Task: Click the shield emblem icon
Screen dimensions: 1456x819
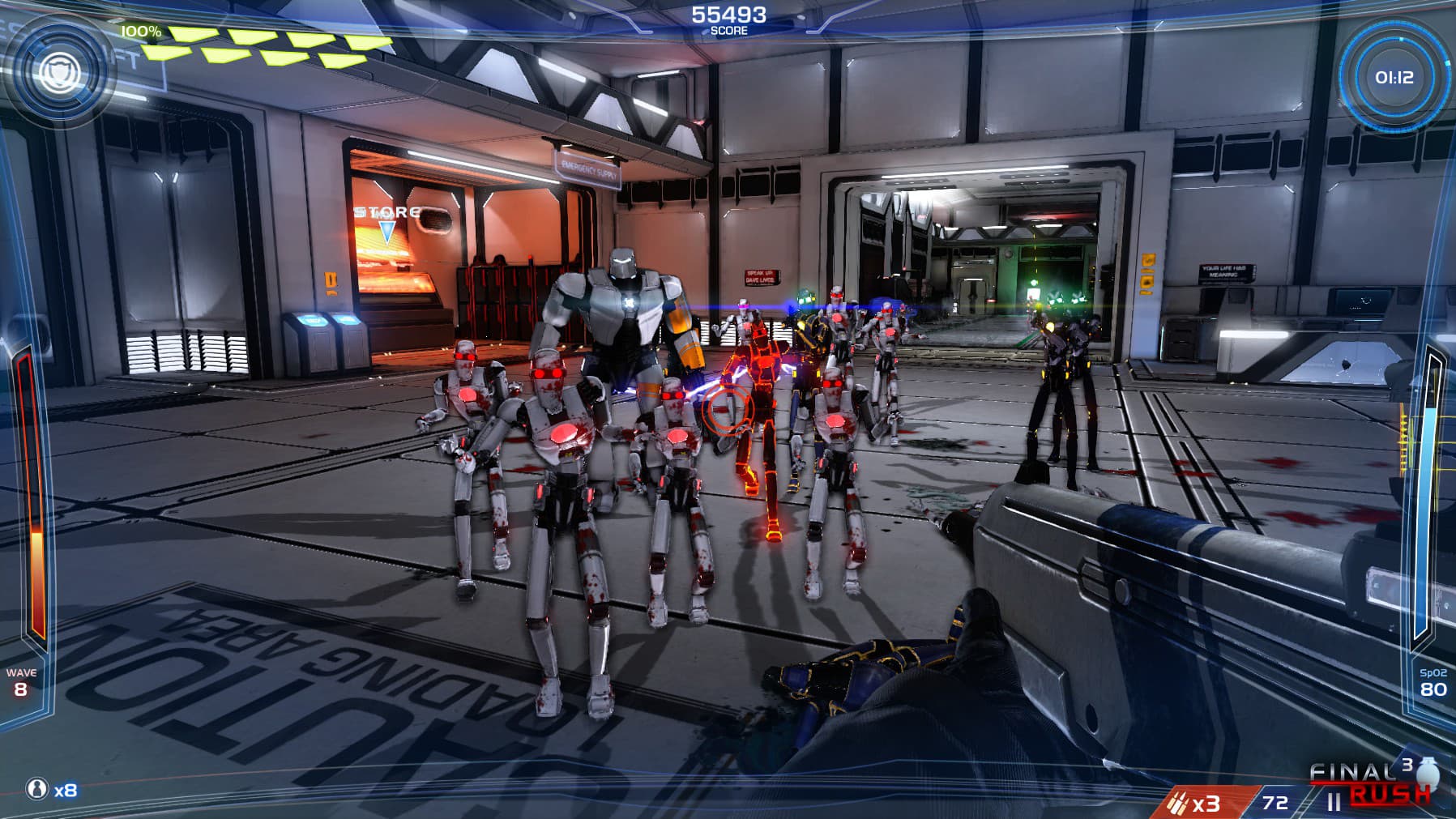Action: (x=58, y=72)
